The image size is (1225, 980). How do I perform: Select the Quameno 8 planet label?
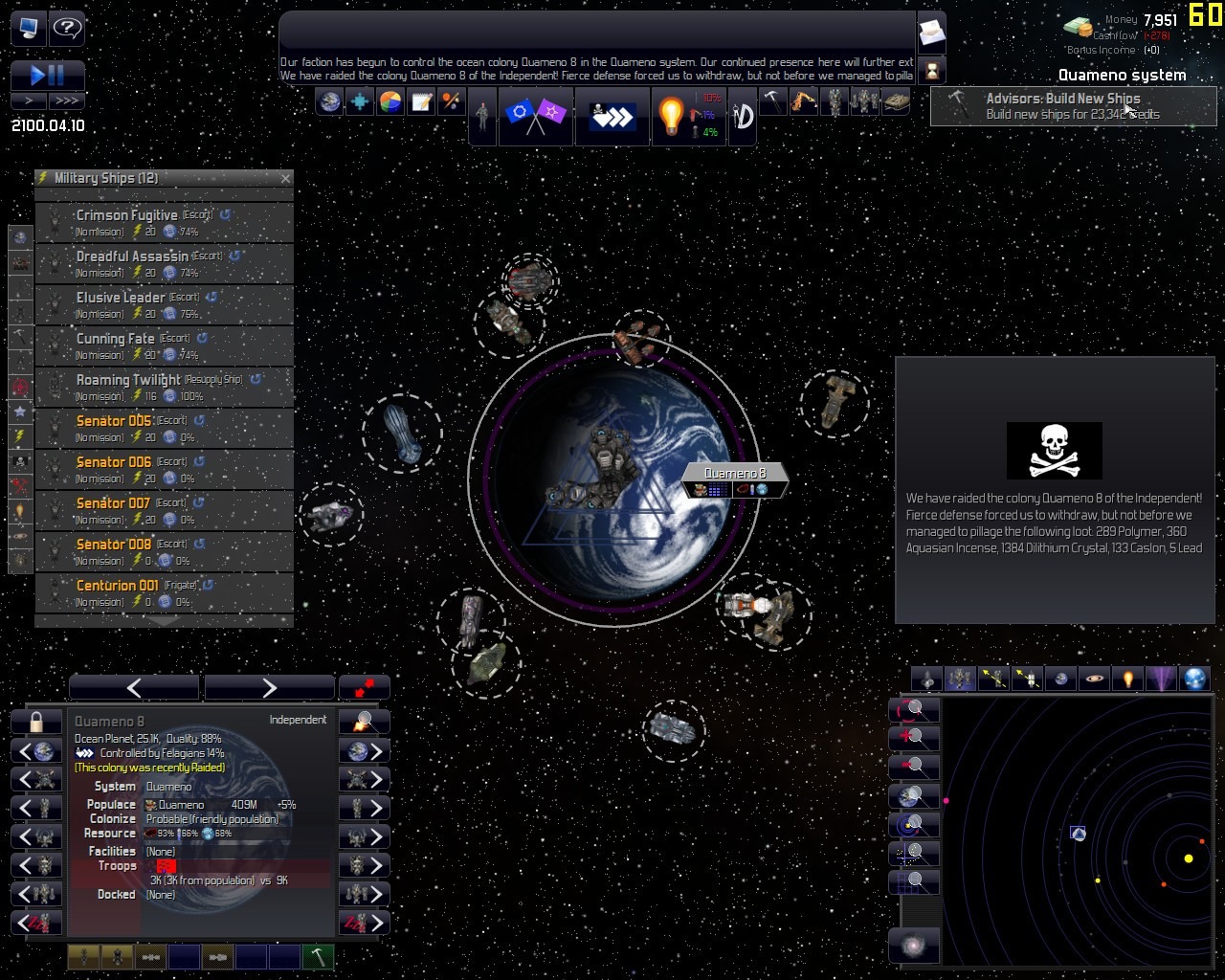pos(734,474)
